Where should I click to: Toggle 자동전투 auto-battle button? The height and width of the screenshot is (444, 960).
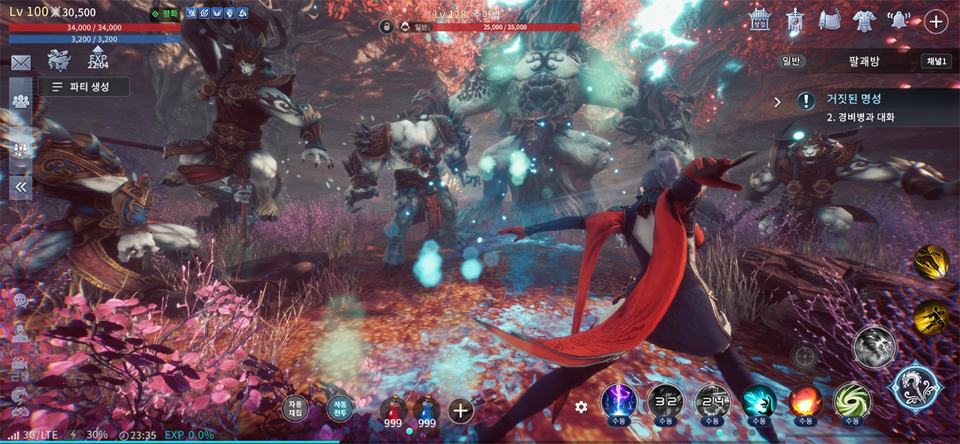tap(340, 408)
